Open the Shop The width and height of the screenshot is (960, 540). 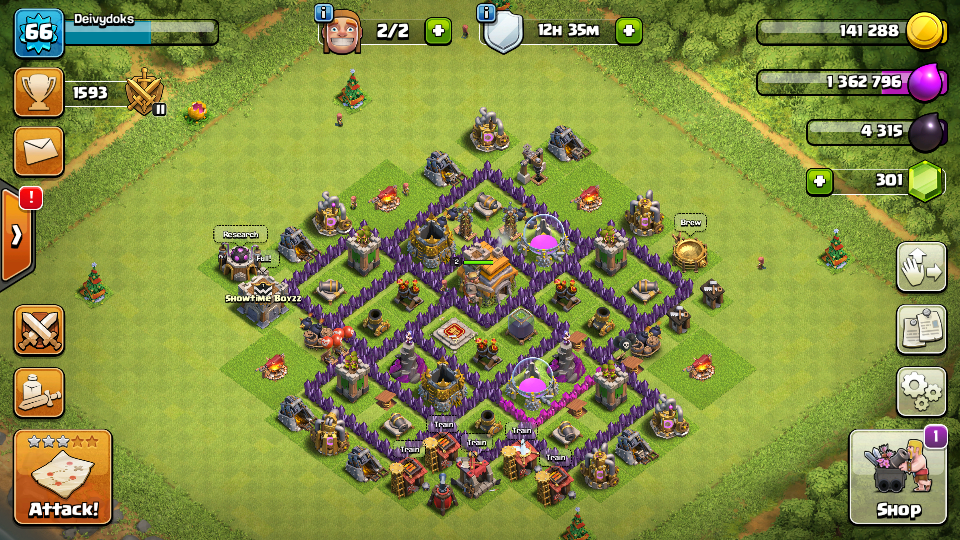897,478
